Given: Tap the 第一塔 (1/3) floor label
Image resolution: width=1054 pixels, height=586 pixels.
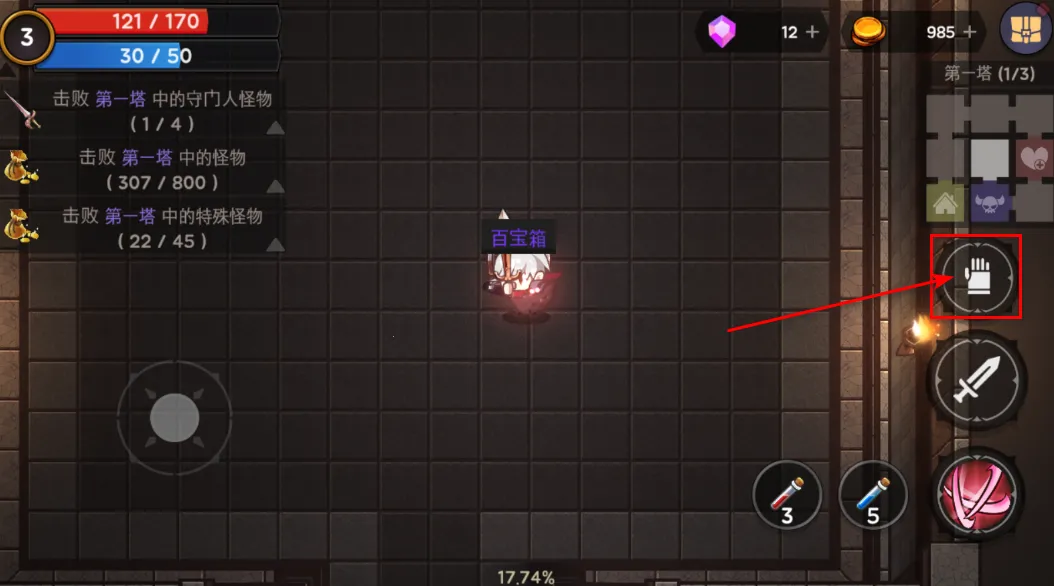Looking at the screenshot, I should (x=988, y=73).
